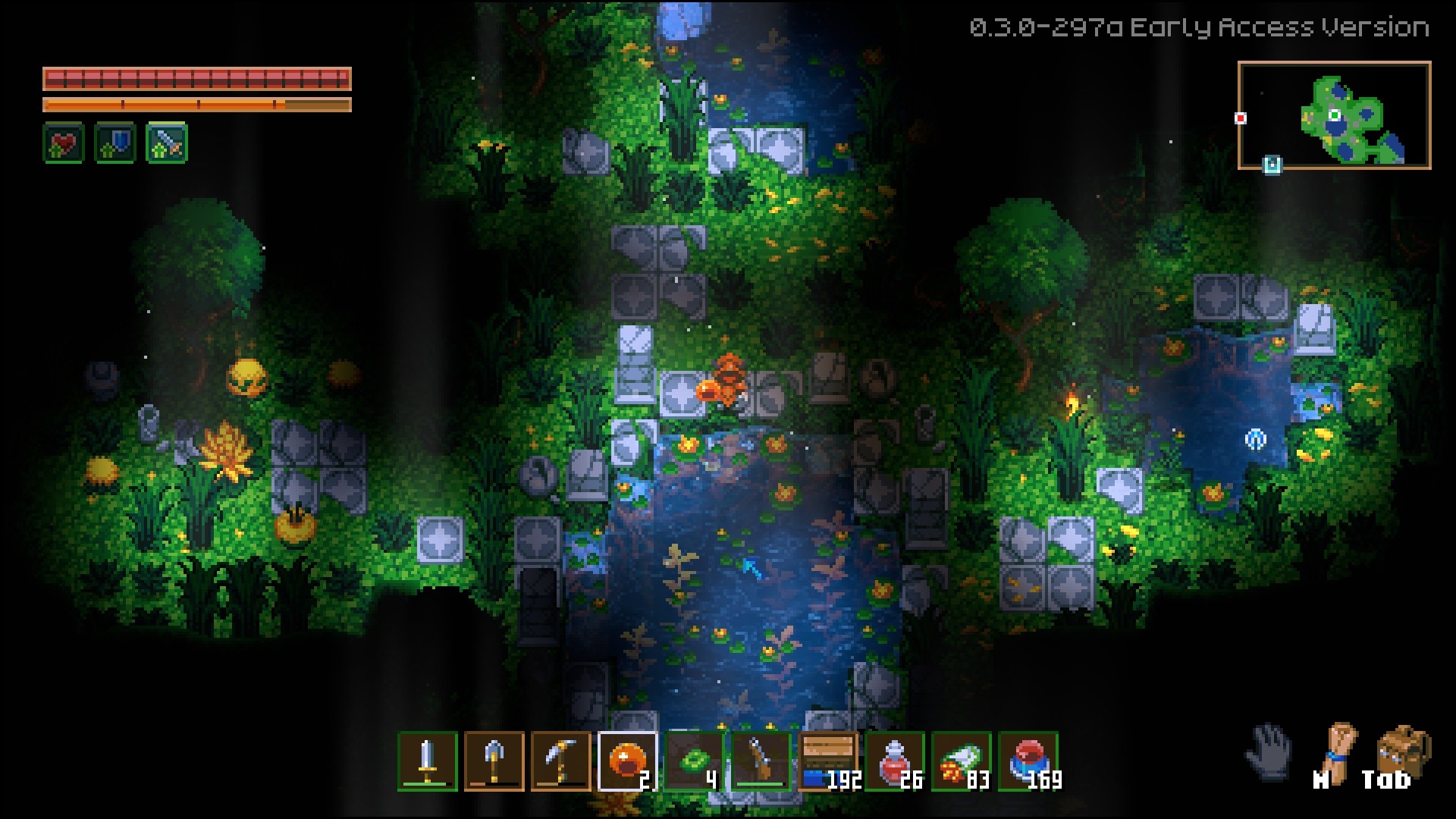Select the wooden block stack of 192
The image size is (1456, 819).
click(828, 761)
